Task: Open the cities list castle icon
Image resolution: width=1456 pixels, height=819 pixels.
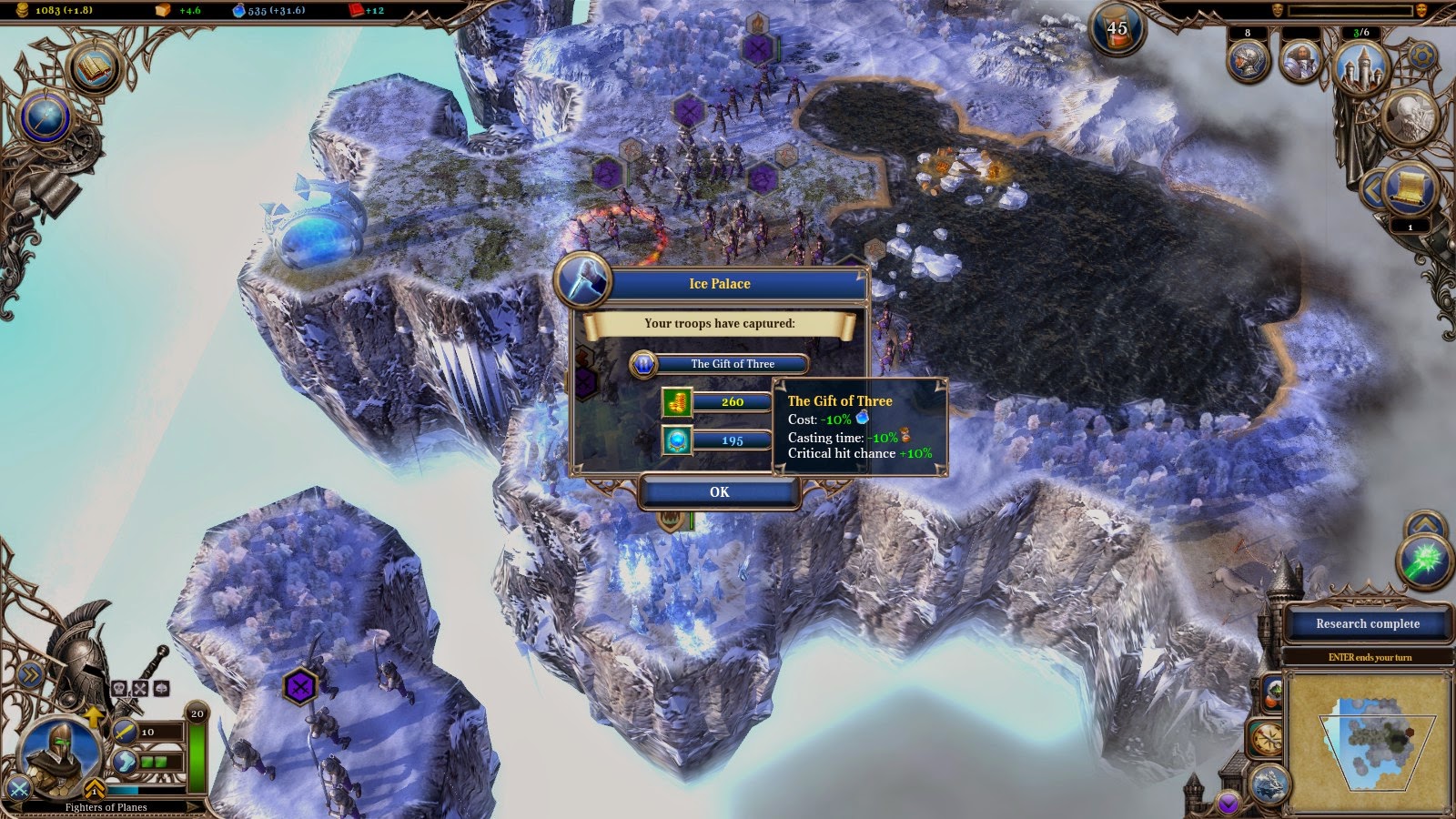Action: coord(1362,66)
